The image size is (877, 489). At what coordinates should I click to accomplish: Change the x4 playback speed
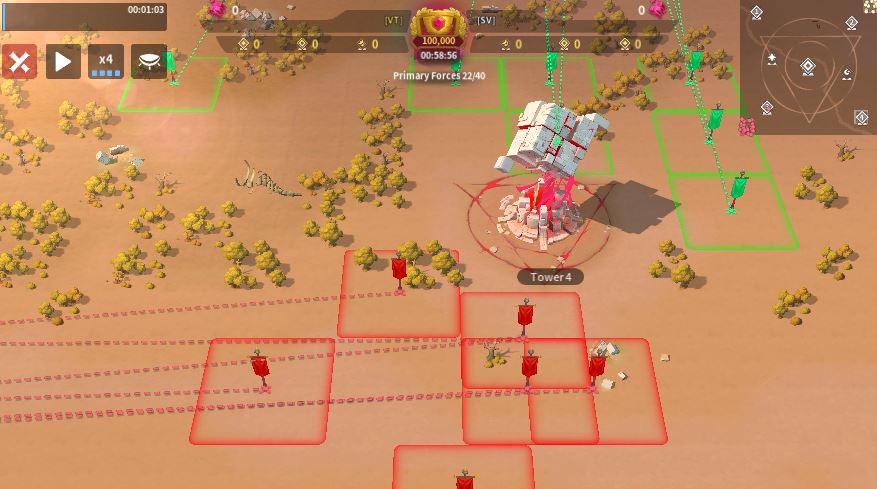click(106, 62)
